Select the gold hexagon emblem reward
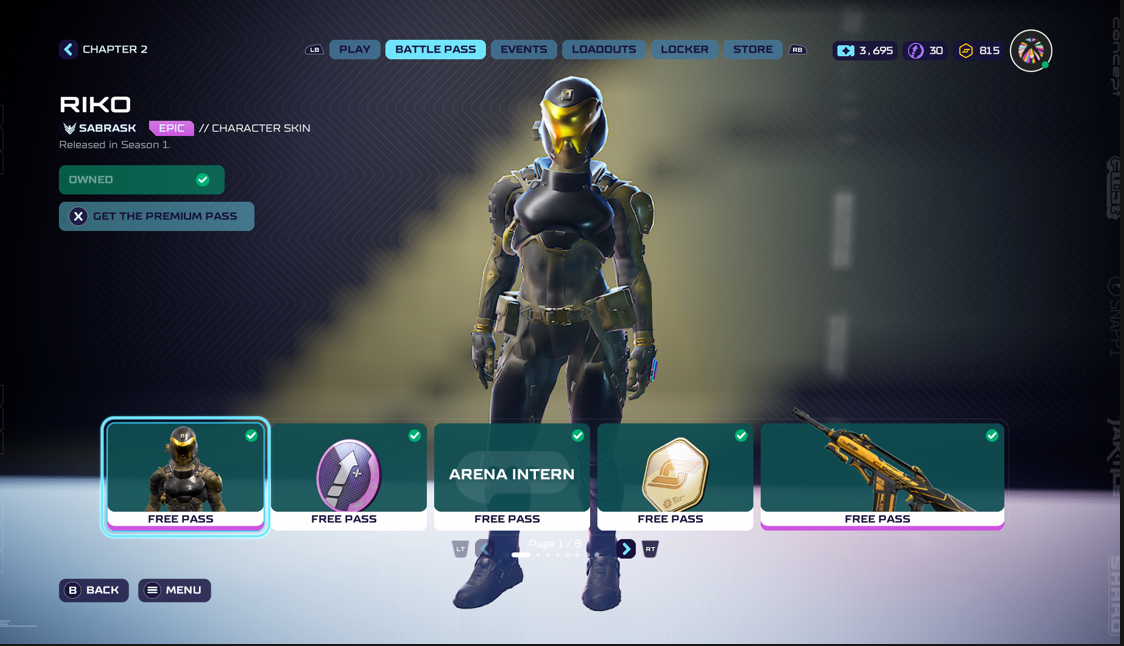The image size is (1124, 646). (675, 475)
